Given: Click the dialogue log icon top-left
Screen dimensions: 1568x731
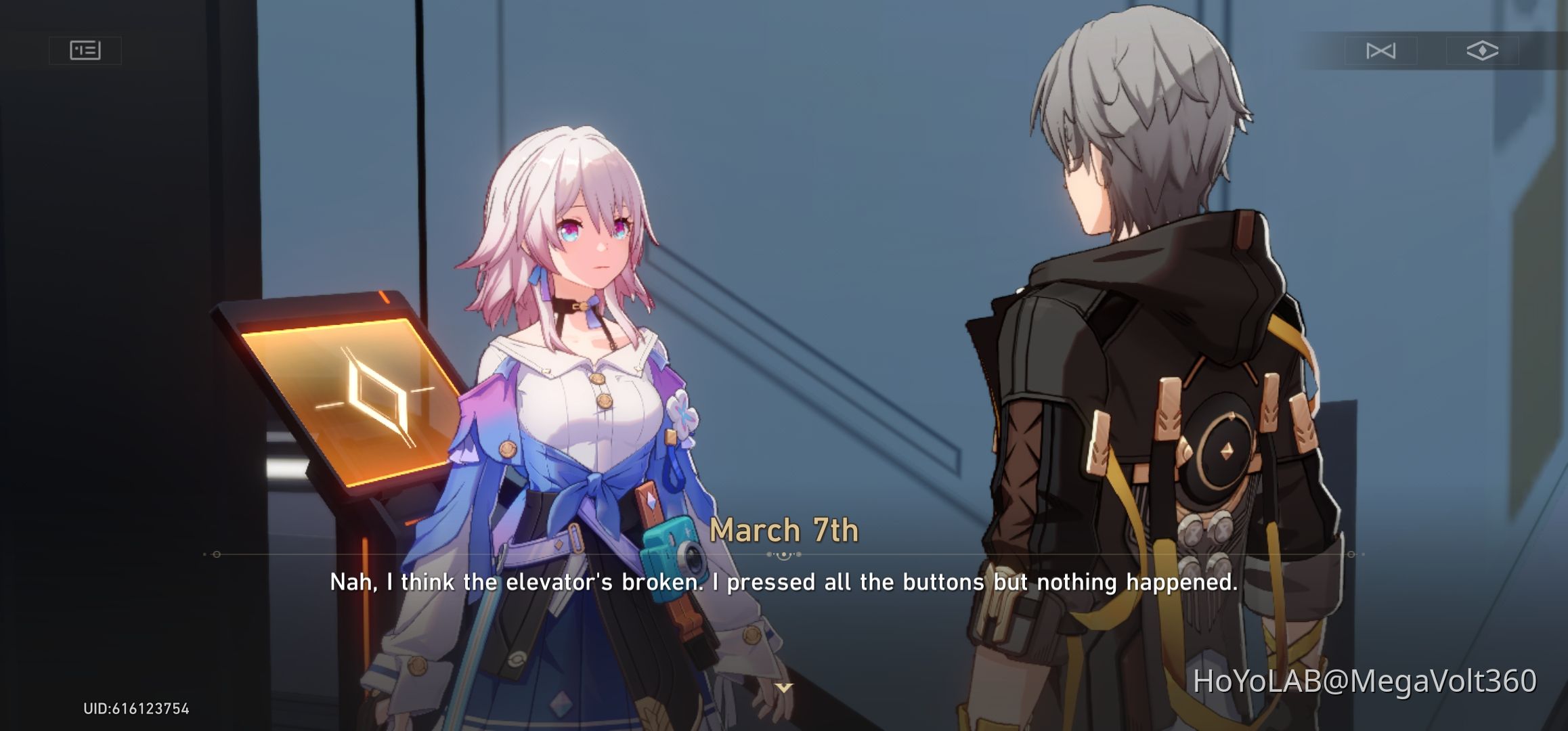Looking at the screenshot, I should click(x=87, y=50).
